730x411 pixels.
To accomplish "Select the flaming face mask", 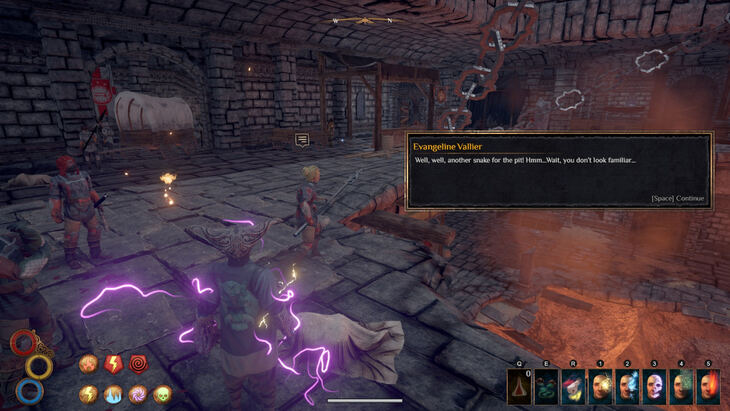I will coord(708,387).
